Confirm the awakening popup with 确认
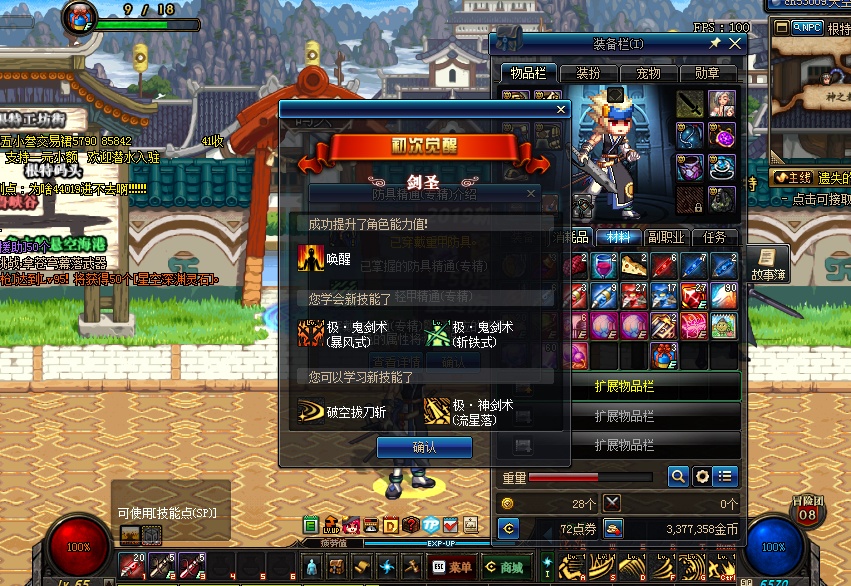 (x=424, y=447)
